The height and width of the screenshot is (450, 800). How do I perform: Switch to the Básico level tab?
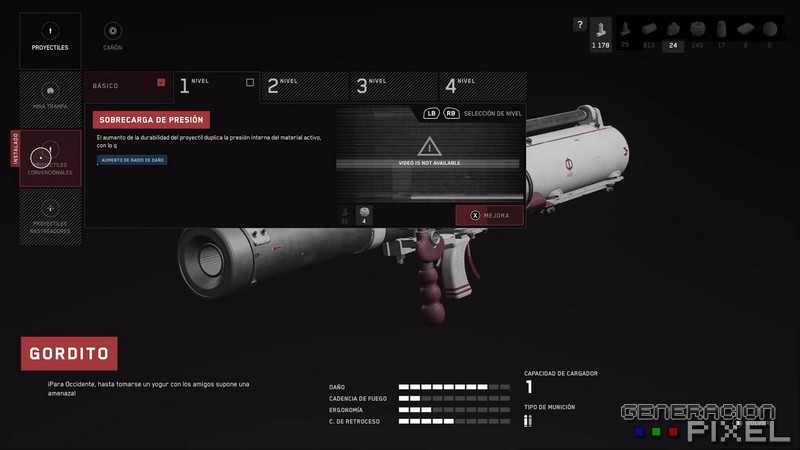(x=128, y=86)
